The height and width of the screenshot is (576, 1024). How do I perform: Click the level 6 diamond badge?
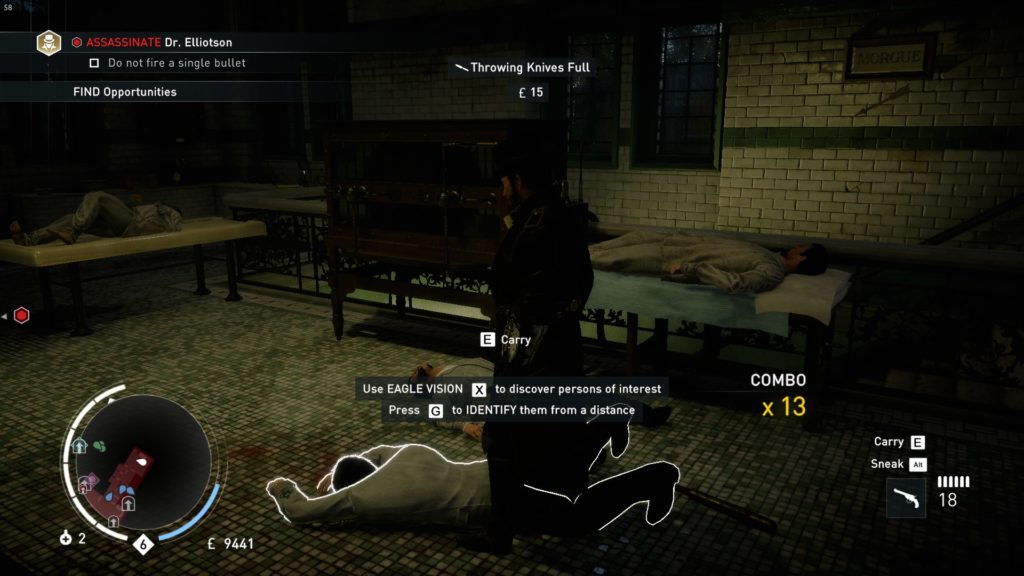143,545
